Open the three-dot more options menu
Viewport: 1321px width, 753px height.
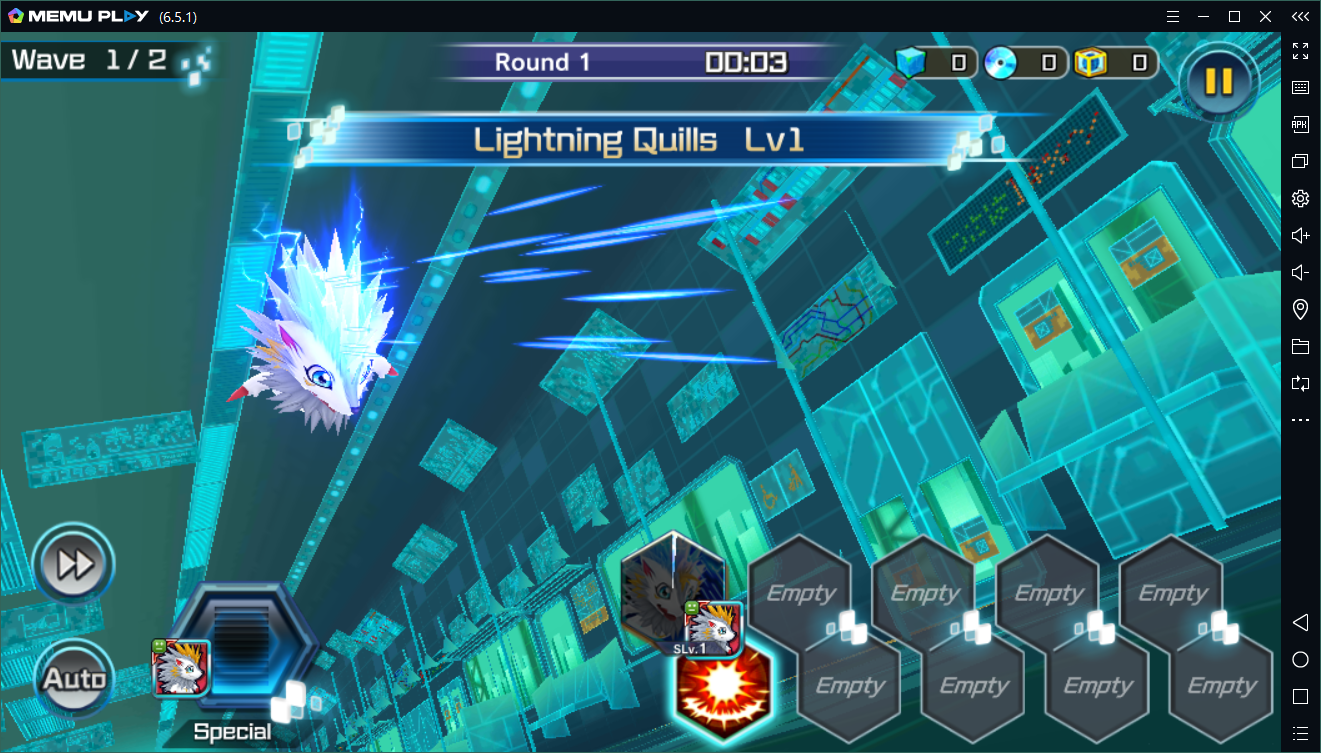(x=1300, y=420)
